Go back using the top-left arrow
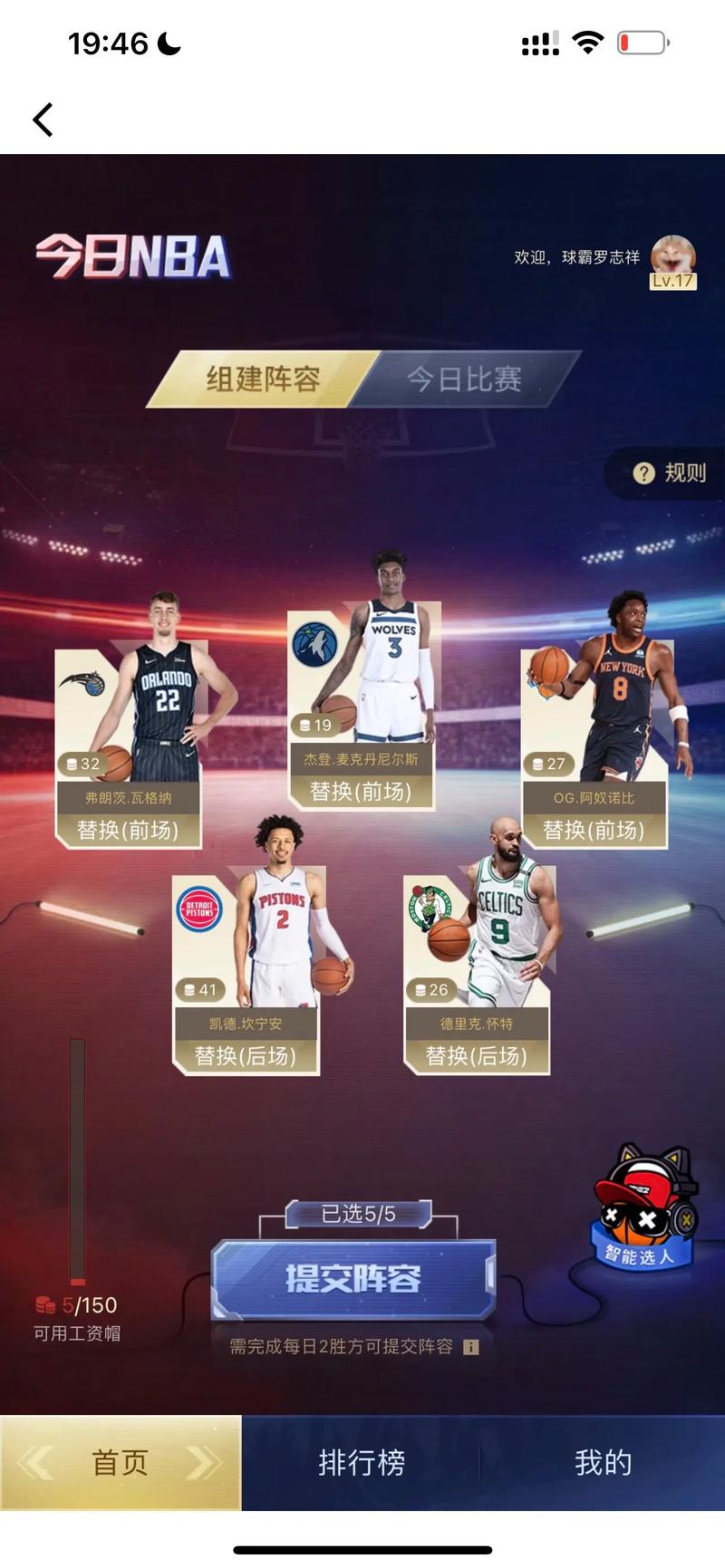Image resolution: width=725 pixels, height=1568 pixels. click(x=43, y=120)
